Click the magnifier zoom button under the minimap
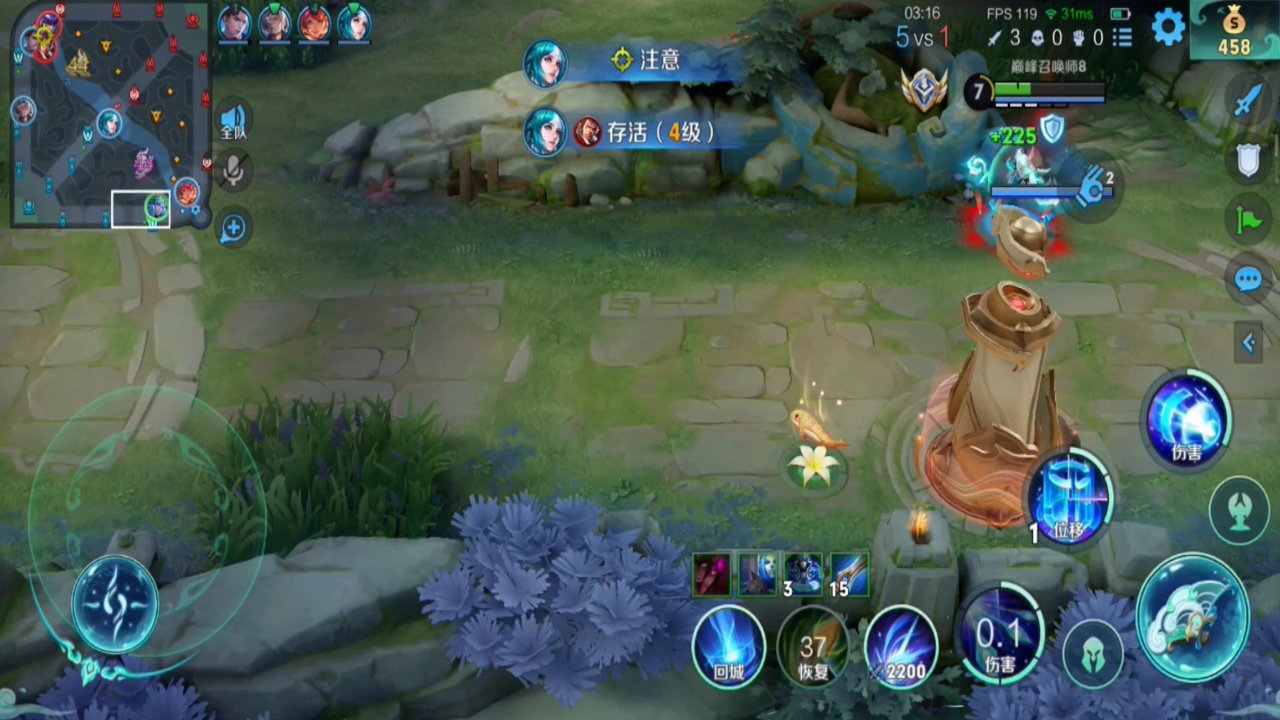Screen dimensions: 1280x720 point(232,229)
